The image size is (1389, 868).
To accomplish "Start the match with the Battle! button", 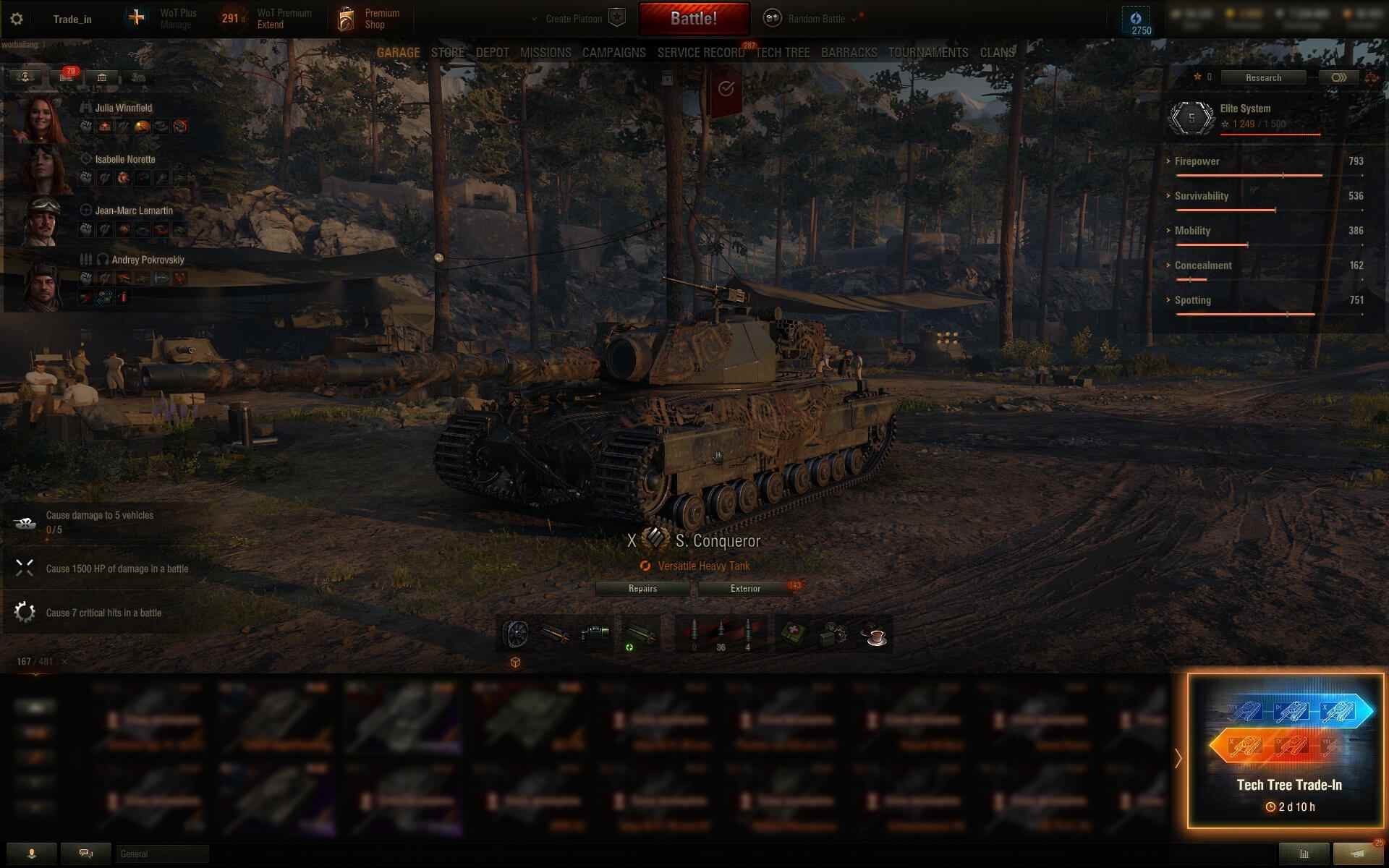I will (x=694, y=19).
